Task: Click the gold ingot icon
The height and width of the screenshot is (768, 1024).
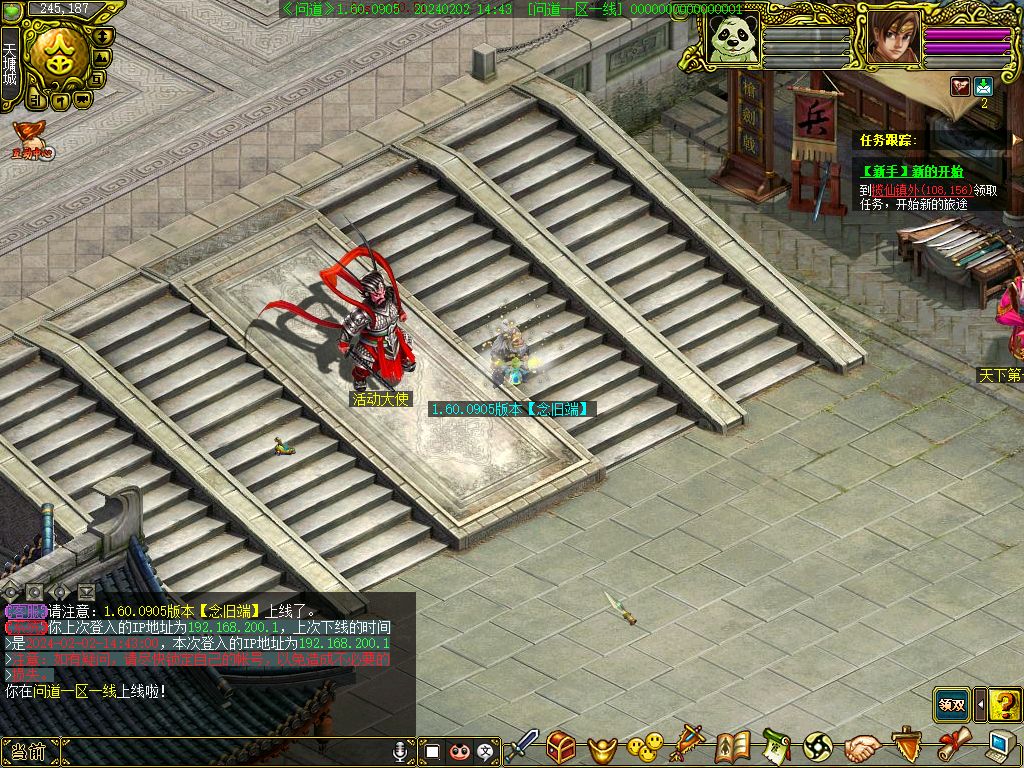Action: coord(602,747)
